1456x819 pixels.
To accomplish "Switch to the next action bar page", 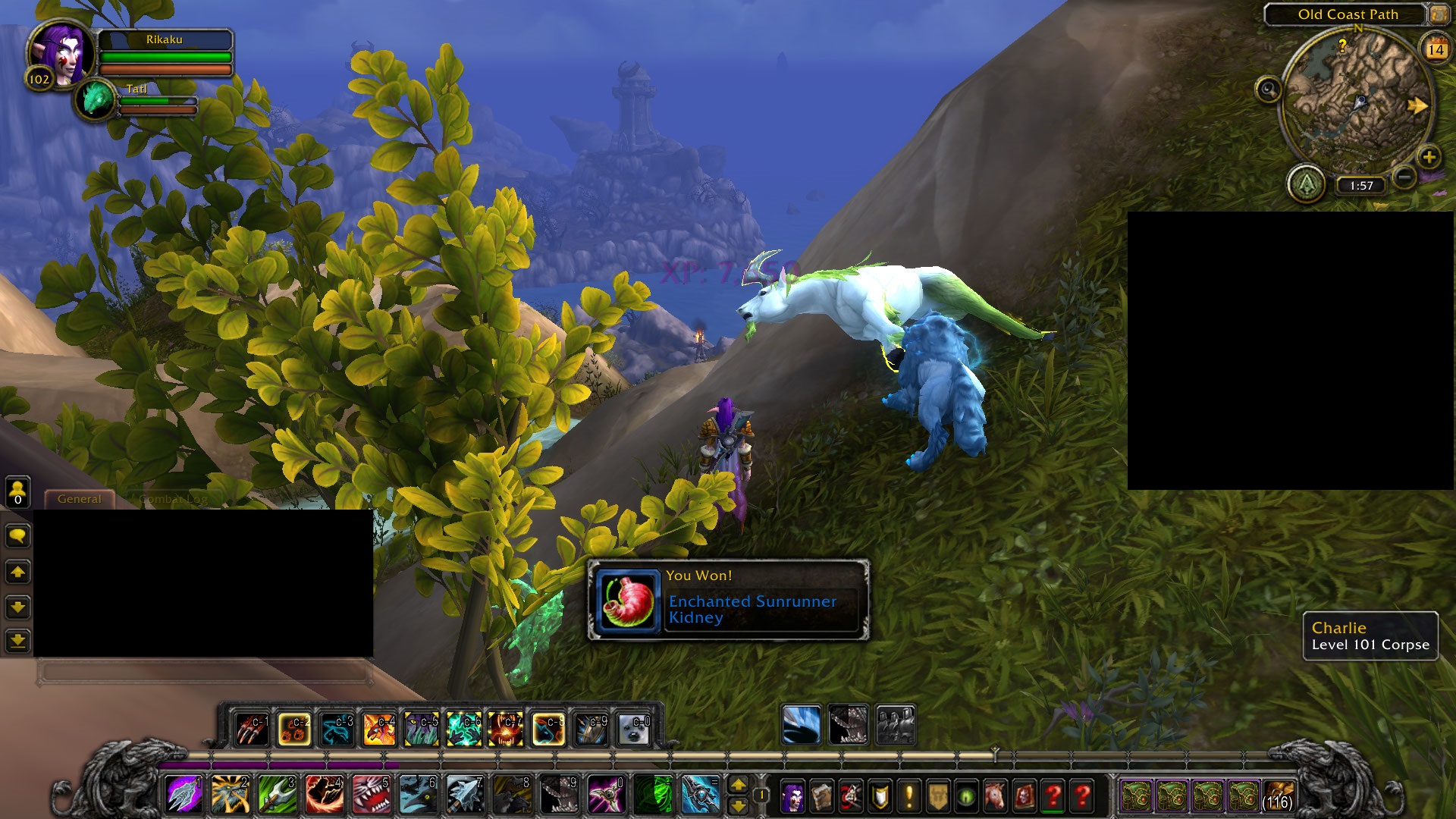I will coord(738,785).
